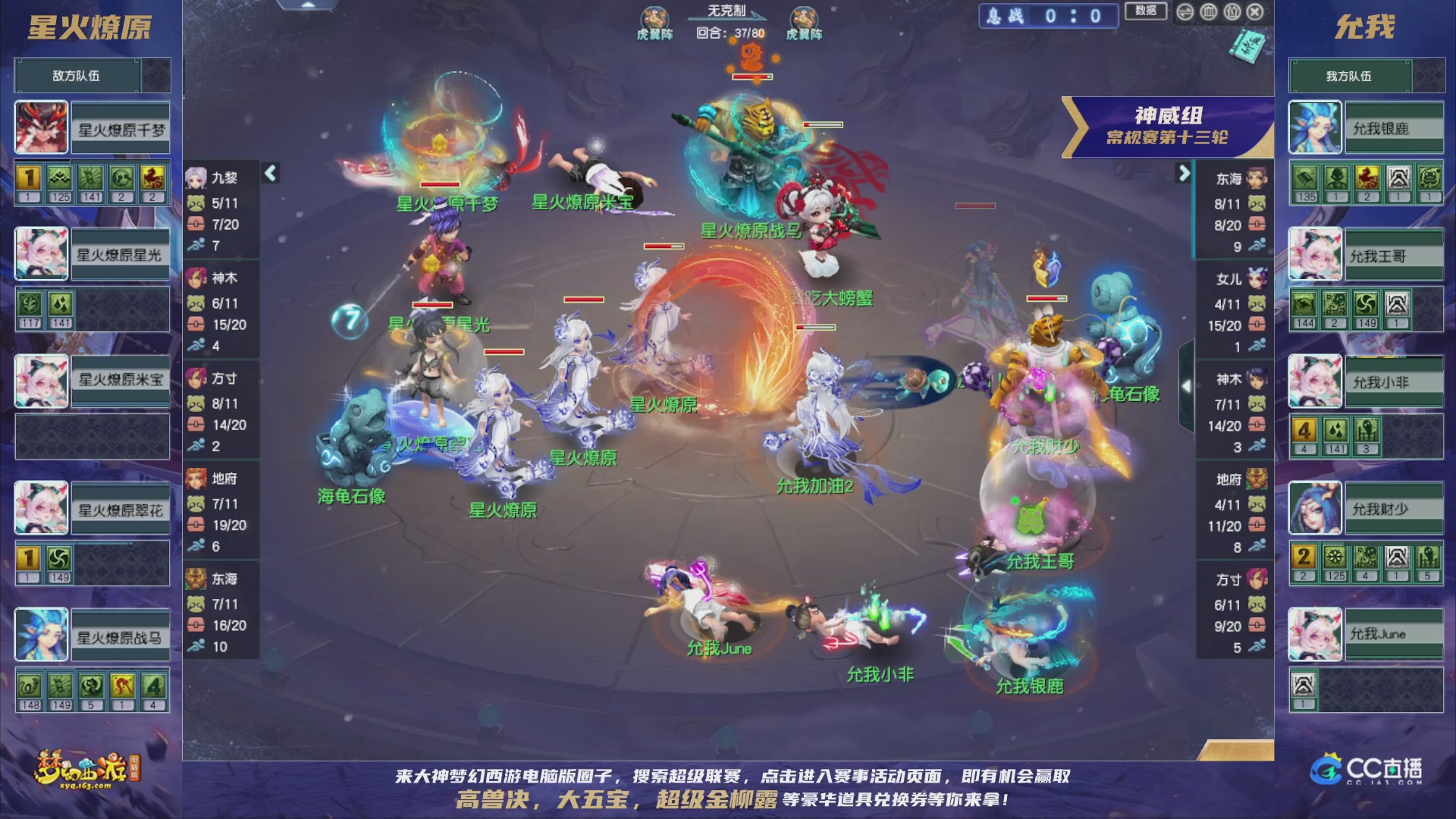The image size is (1456, 819).
Task: Collapse the right units panel with its arrow
Action: click(x=1185, y=173)
